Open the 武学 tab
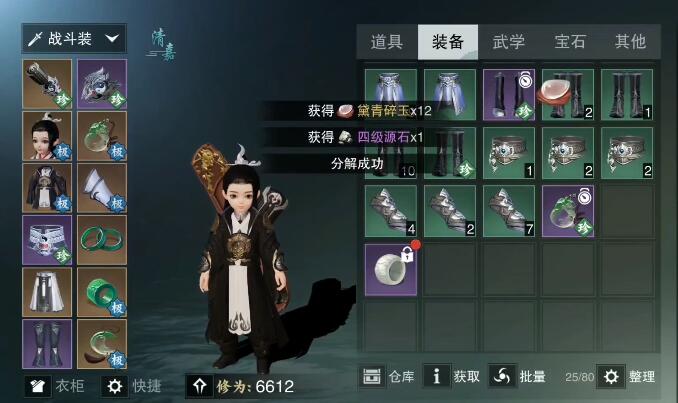 (508, 42)
